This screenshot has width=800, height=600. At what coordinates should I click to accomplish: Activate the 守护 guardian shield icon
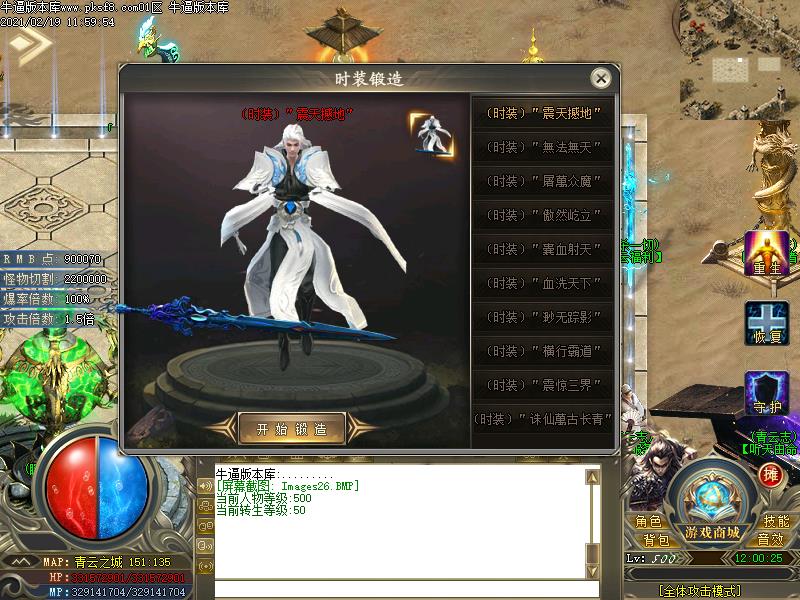(x=766, y=393)
